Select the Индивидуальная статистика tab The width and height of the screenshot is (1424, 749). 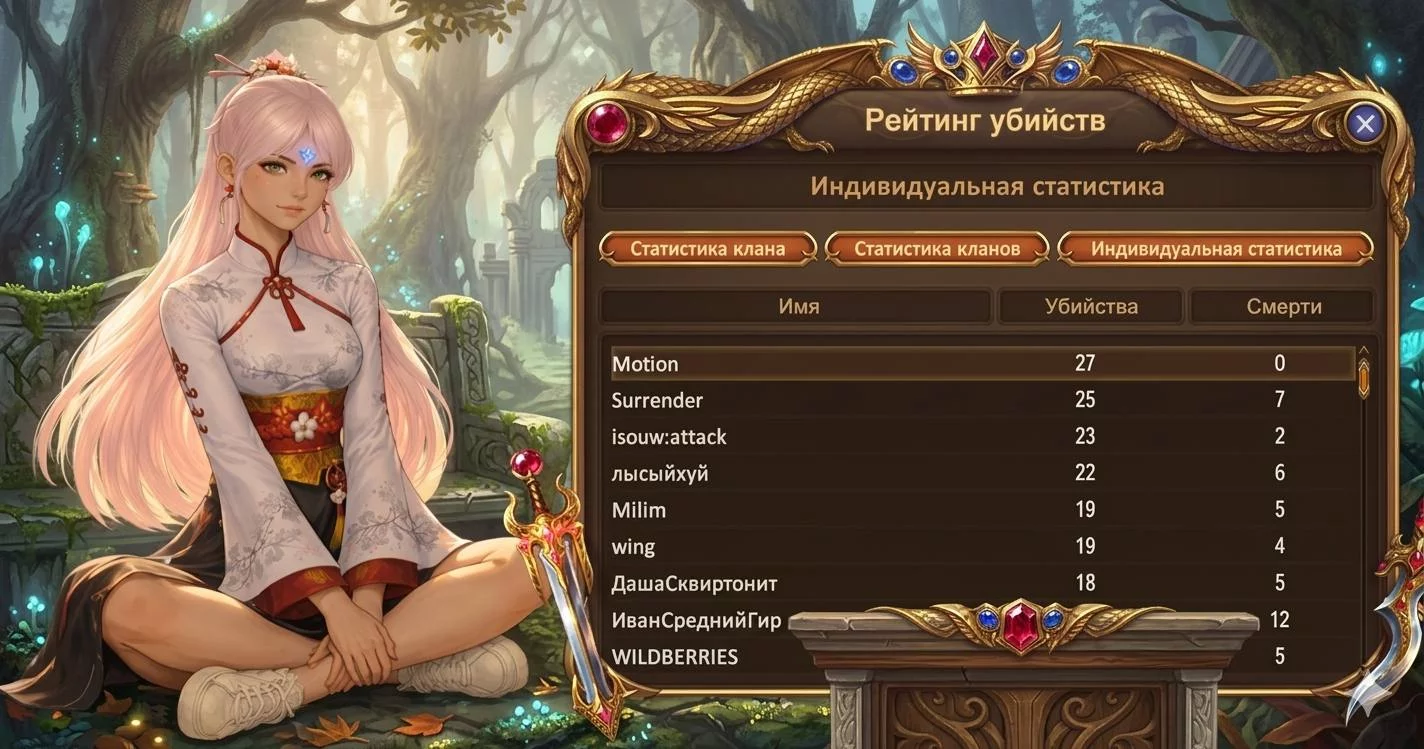click(1215, 249)
